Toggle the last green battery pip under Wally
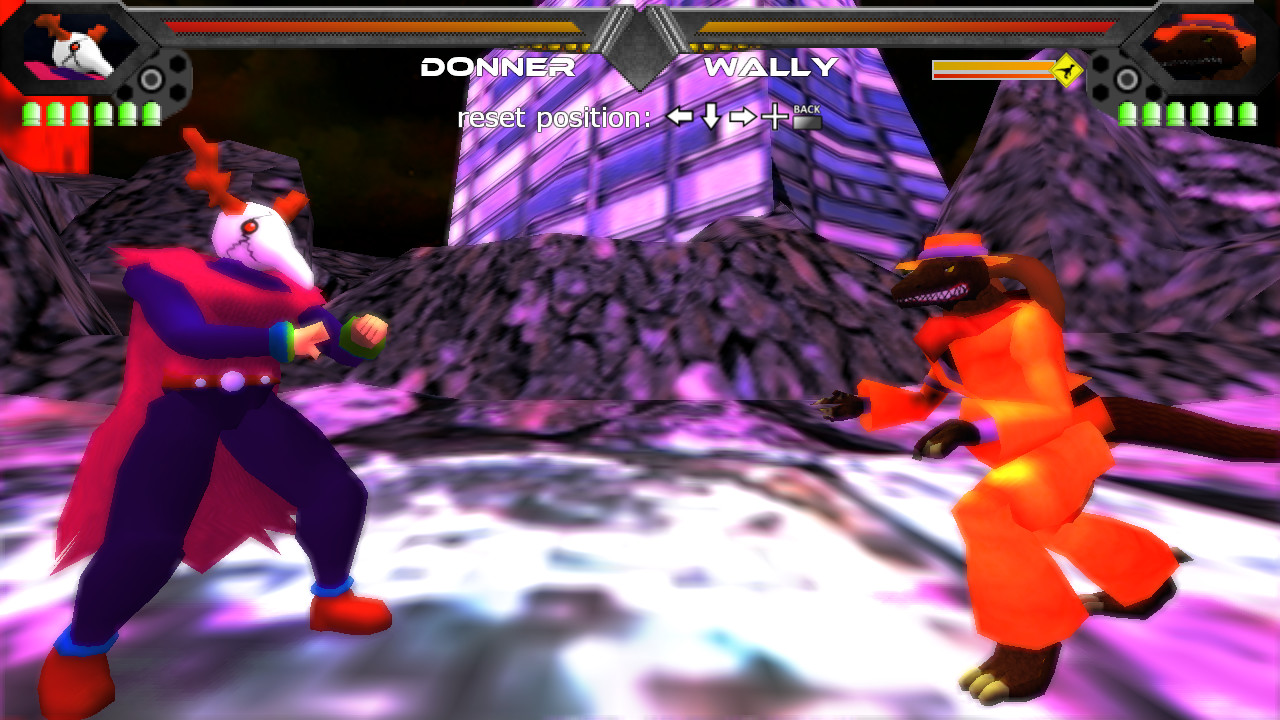Viewport: 1280px width, 720px height. (1248, 115)
